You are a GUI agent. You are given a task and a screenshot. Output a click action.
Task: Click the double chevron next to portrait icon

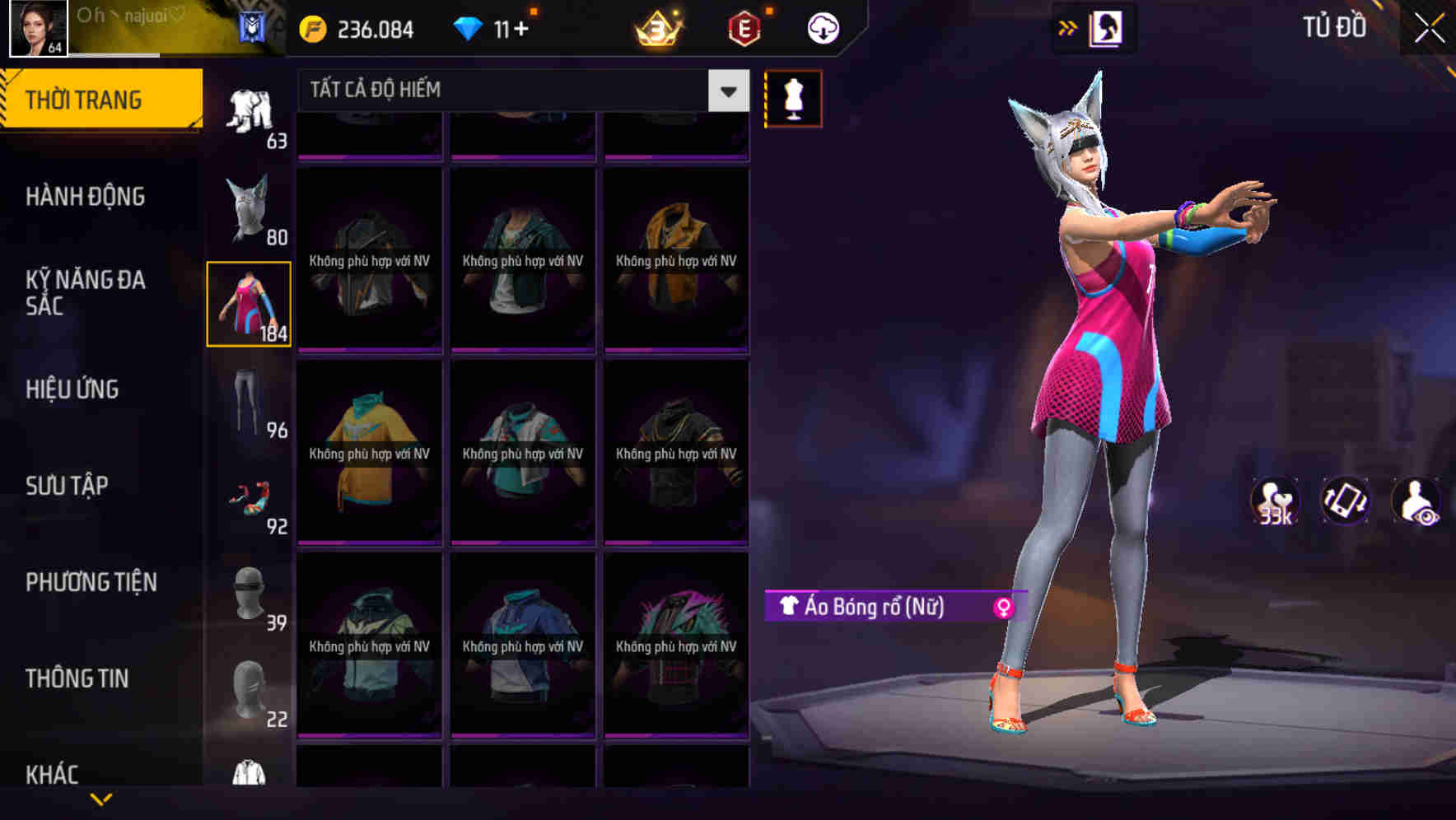1066,27
